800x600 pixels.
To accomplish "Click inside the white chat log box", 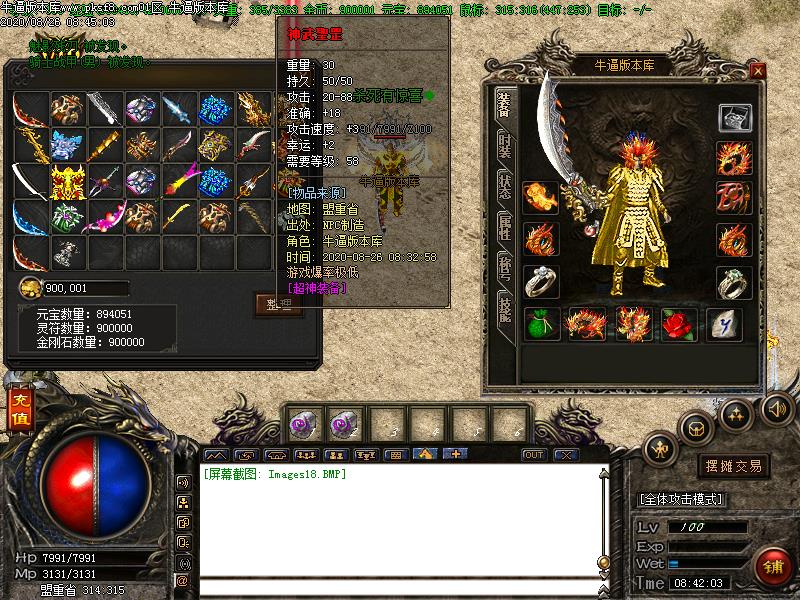I will pyautogui.click(x=400, y=520).
